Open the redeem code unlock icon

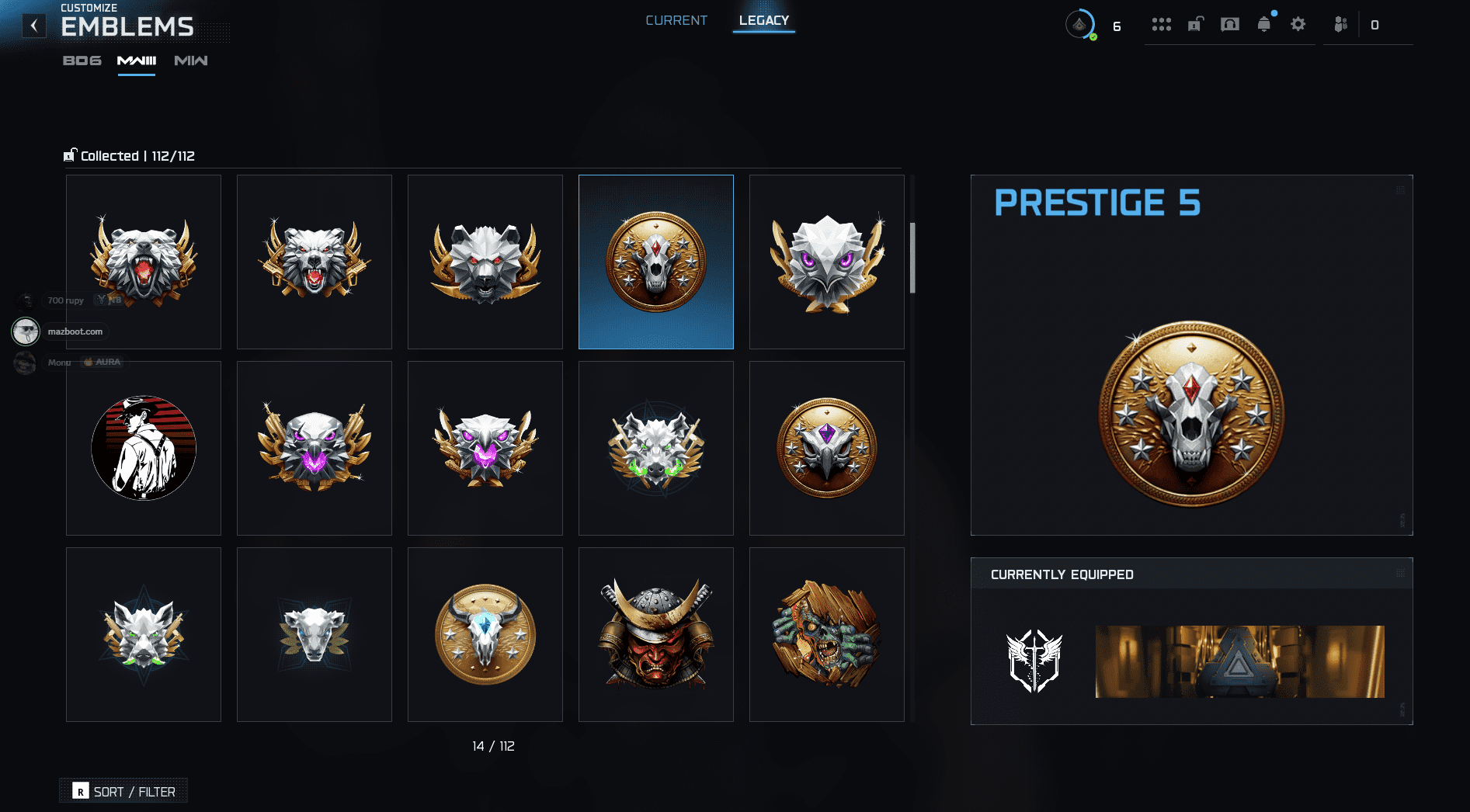click(1194, 24)
